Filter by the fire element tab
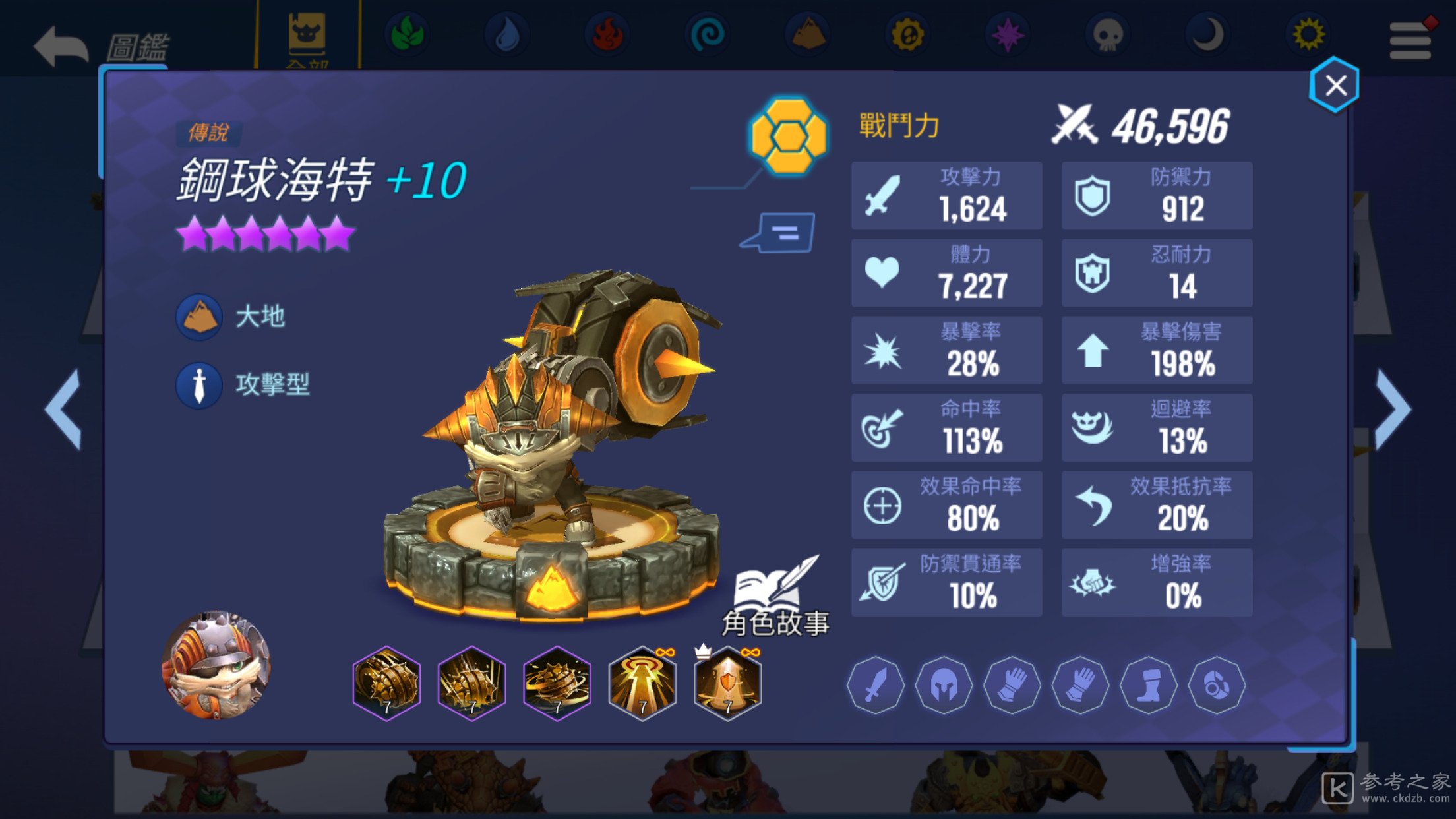 pyautogui.click(x=607, y=34)
